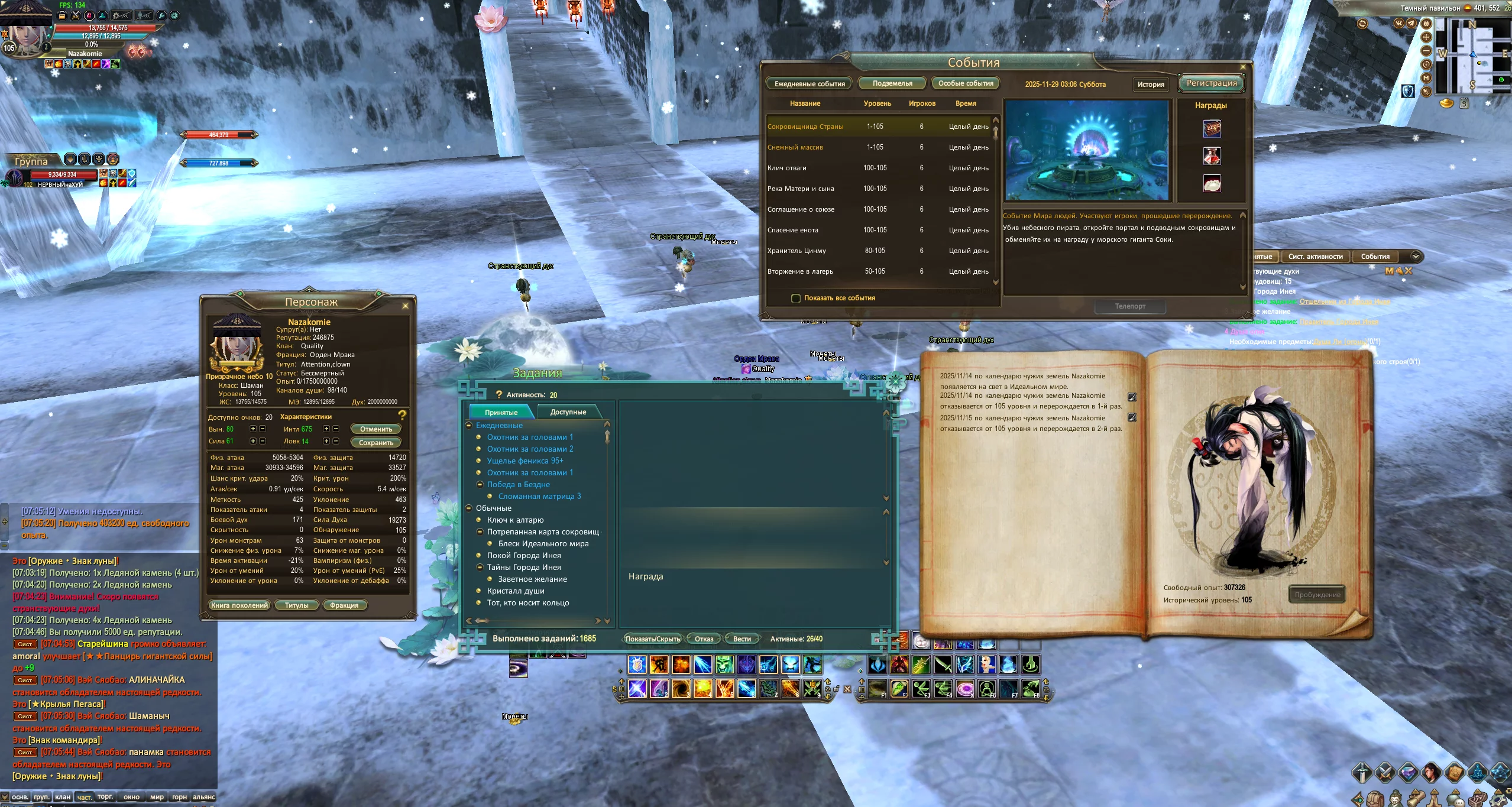
Task: Click the crossed swords icon in the bottom-right menu
Action: pos(1385,774)
